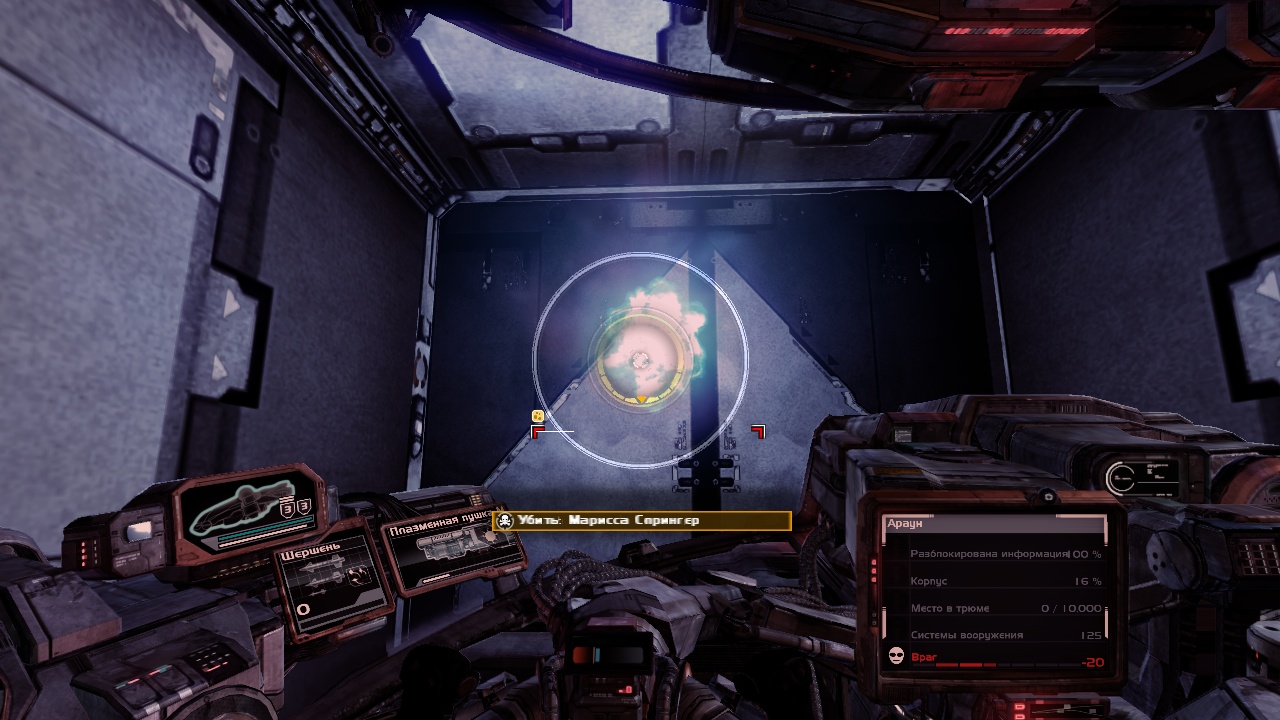
Task: Open the player ship status display
Action: [252, 513]
